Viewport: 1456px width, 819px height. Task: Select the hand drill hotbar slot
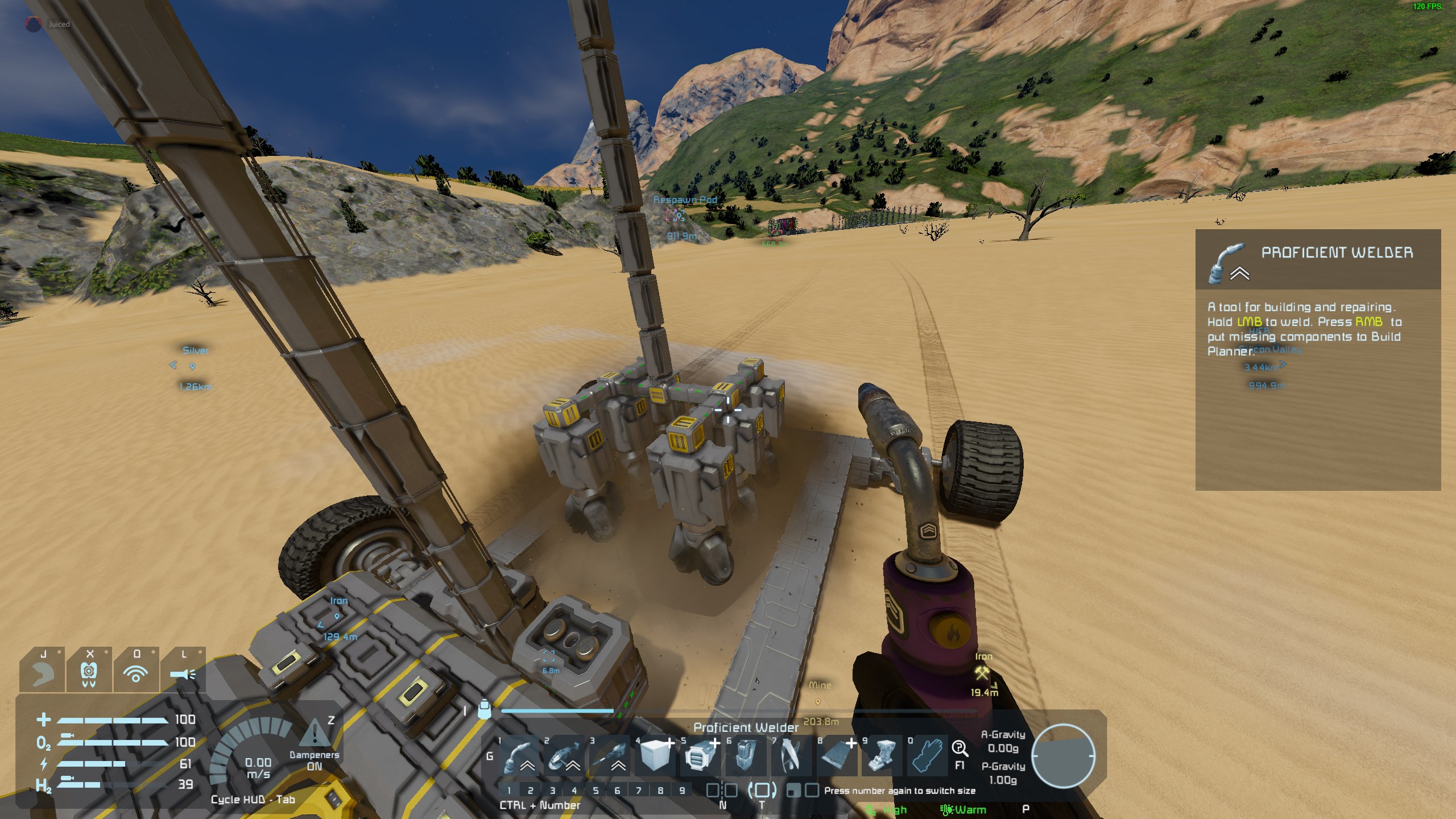610,756
